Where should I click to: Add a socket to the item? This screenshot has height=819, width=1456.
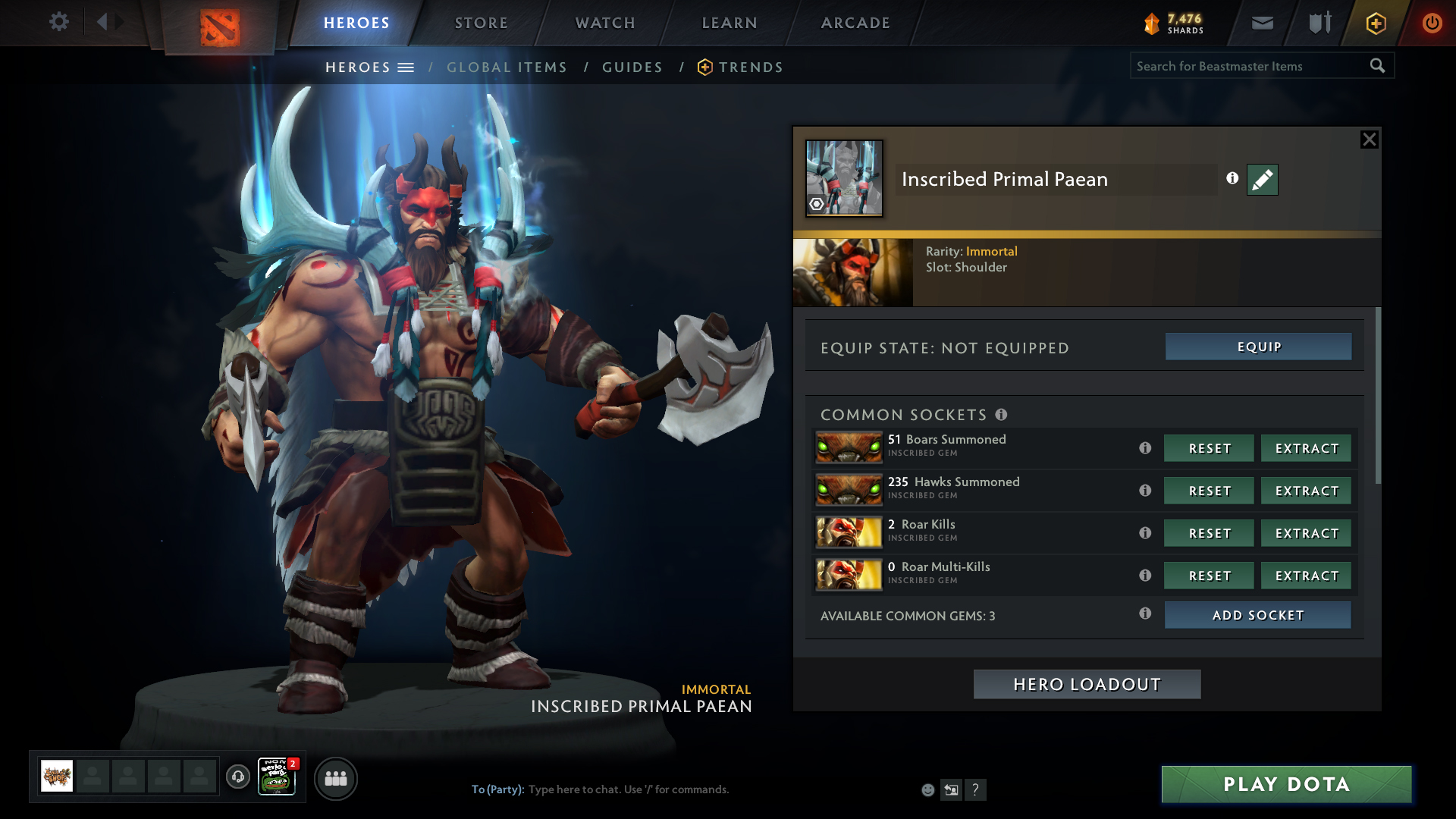point(1257,615)
